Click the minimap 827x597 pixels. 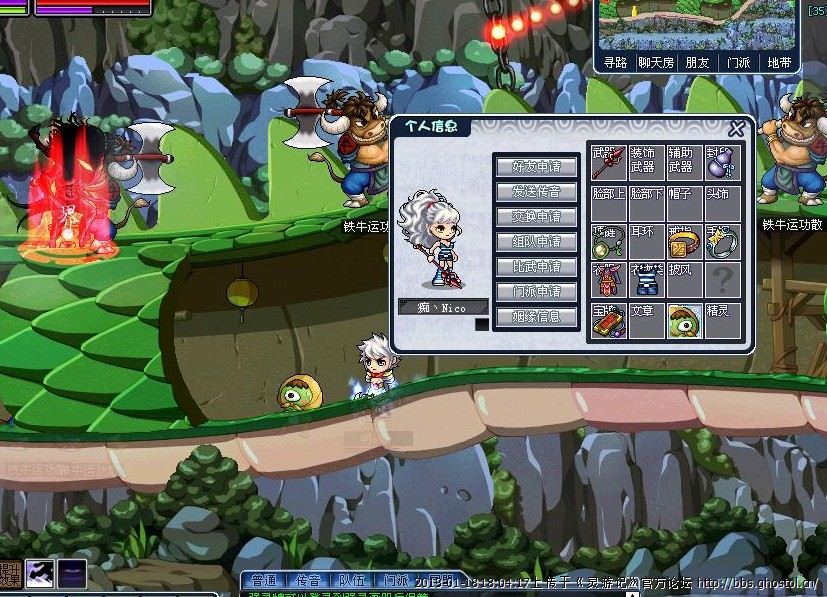[x=697, y=25]
